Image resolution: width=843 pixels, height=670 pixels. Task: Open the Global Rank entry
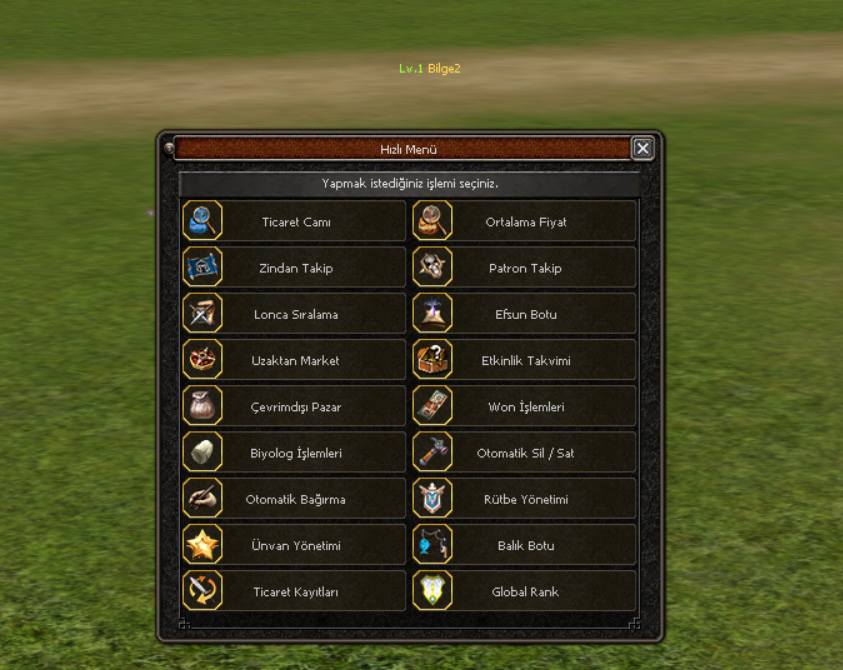click(525, 591)
